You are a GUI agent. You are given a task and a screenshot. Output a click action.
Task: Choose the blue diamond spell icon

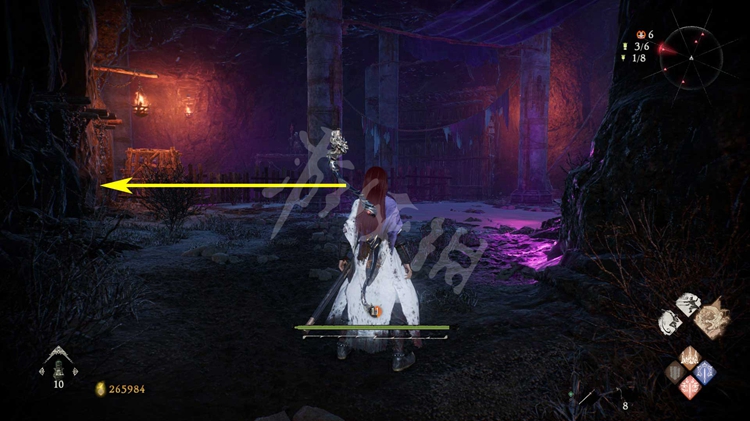[x=705, y=372]
